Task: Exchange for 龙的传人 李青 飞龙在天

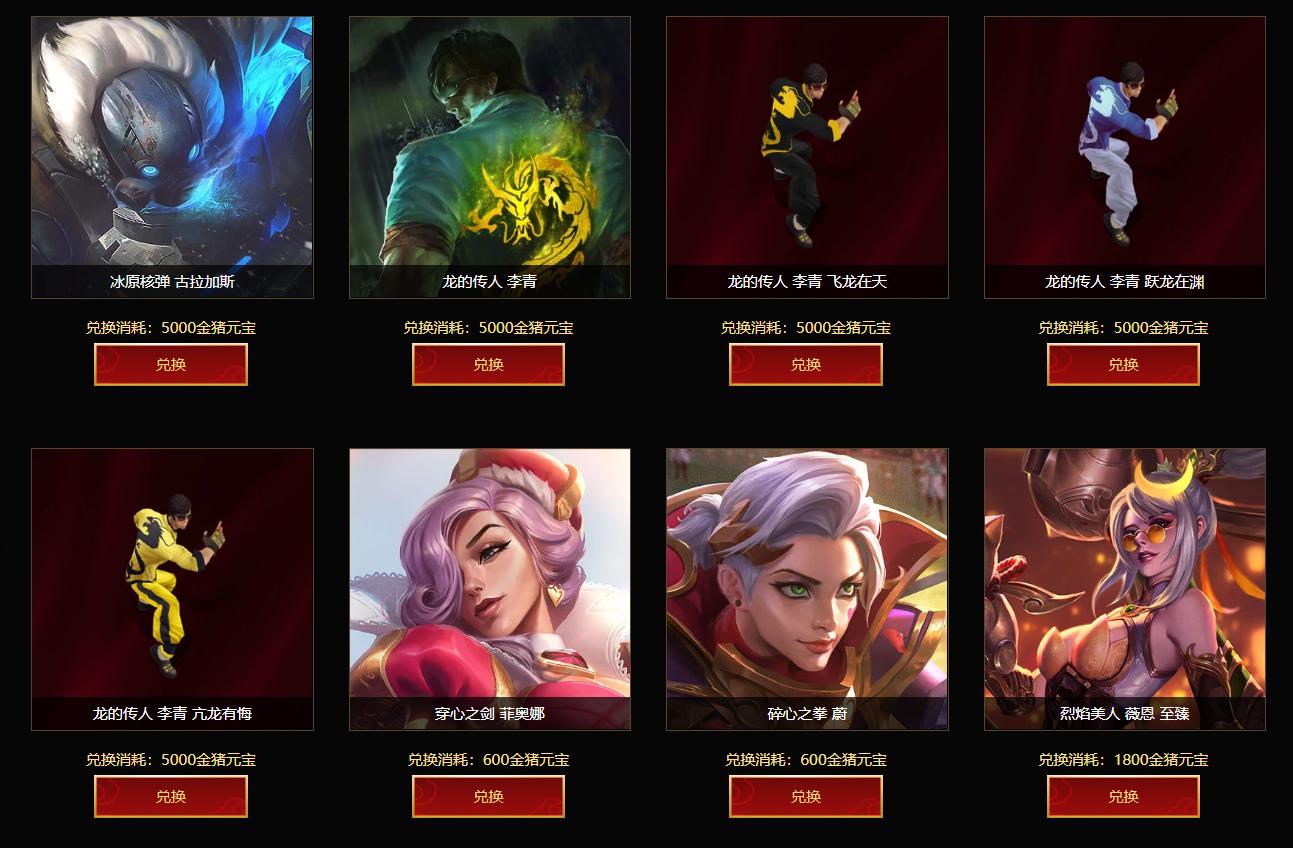Action: click(x=806, y=365)
